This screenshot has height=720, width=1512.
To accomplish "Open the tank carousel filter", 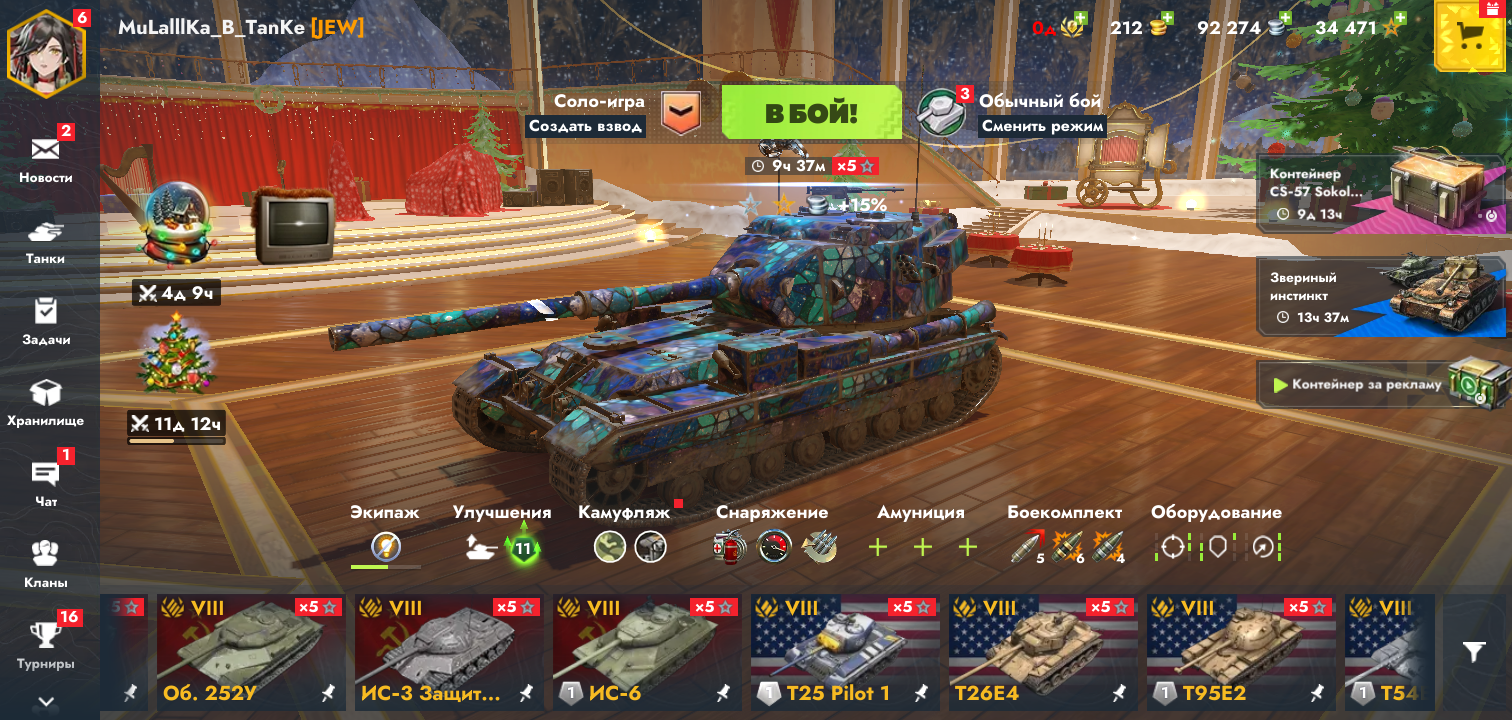I will pyautogui.click(x=1474, y=652).
